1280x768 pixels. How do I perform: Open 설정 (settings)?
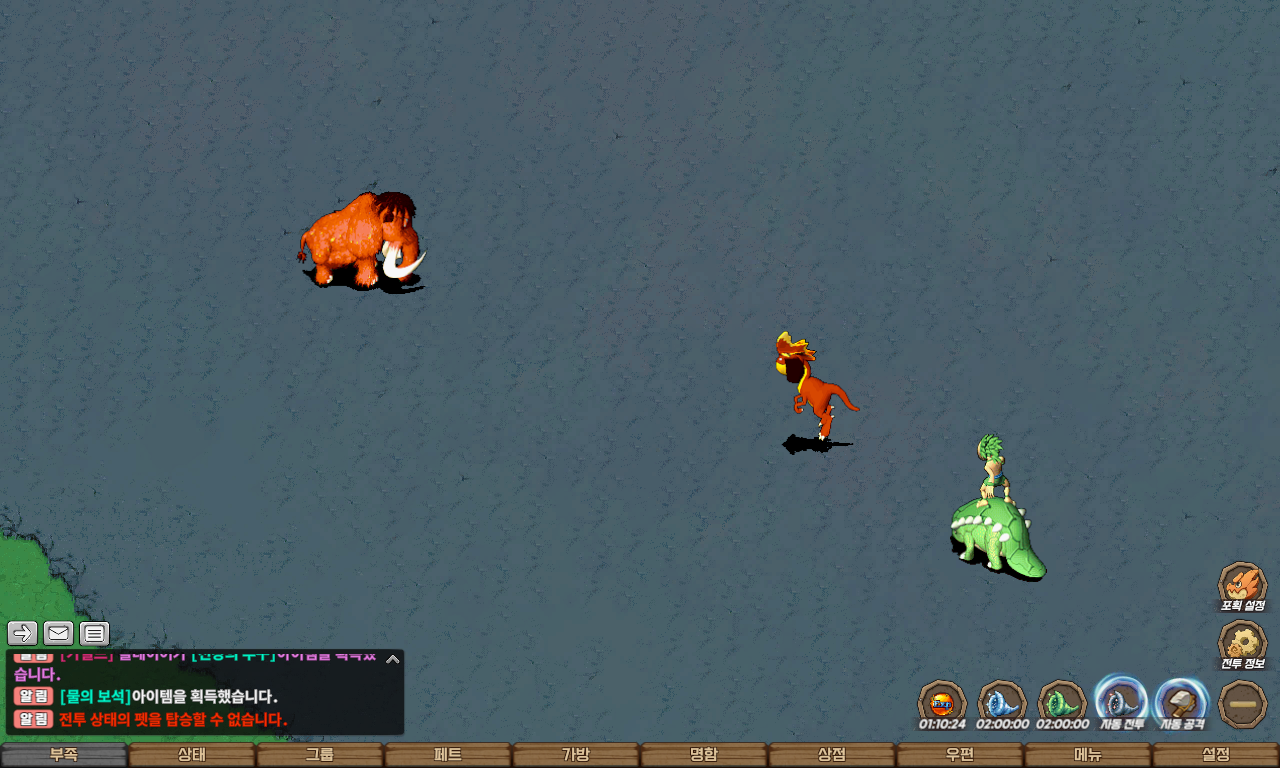coord(1216,755)
